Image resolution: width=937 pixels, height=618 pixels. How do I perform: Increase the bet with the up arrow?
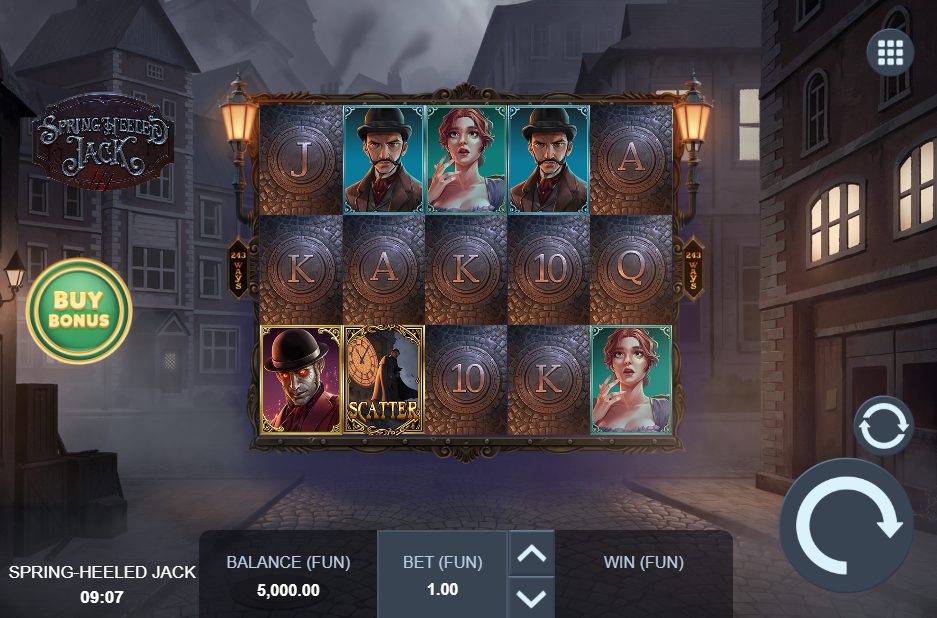tap(531, 553)
